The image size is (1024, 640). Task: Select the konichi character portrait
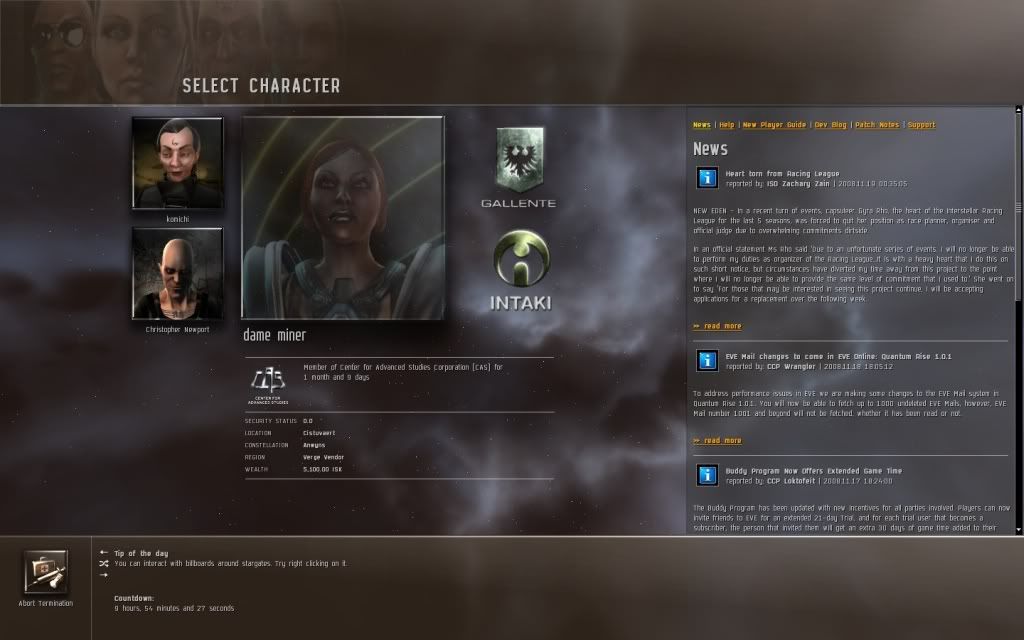(177, 162)
